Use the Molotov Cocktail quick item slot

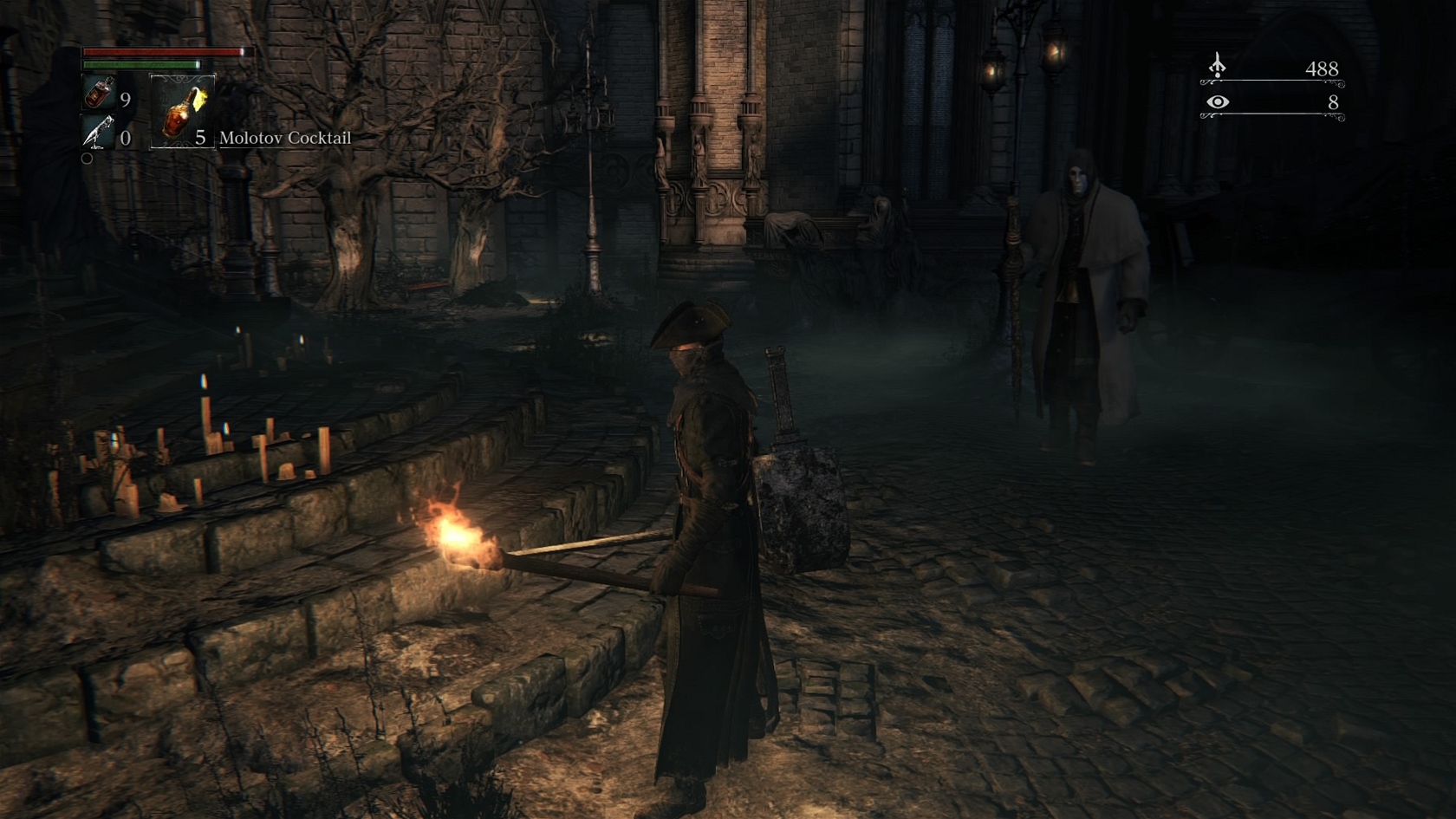[182, 111]
